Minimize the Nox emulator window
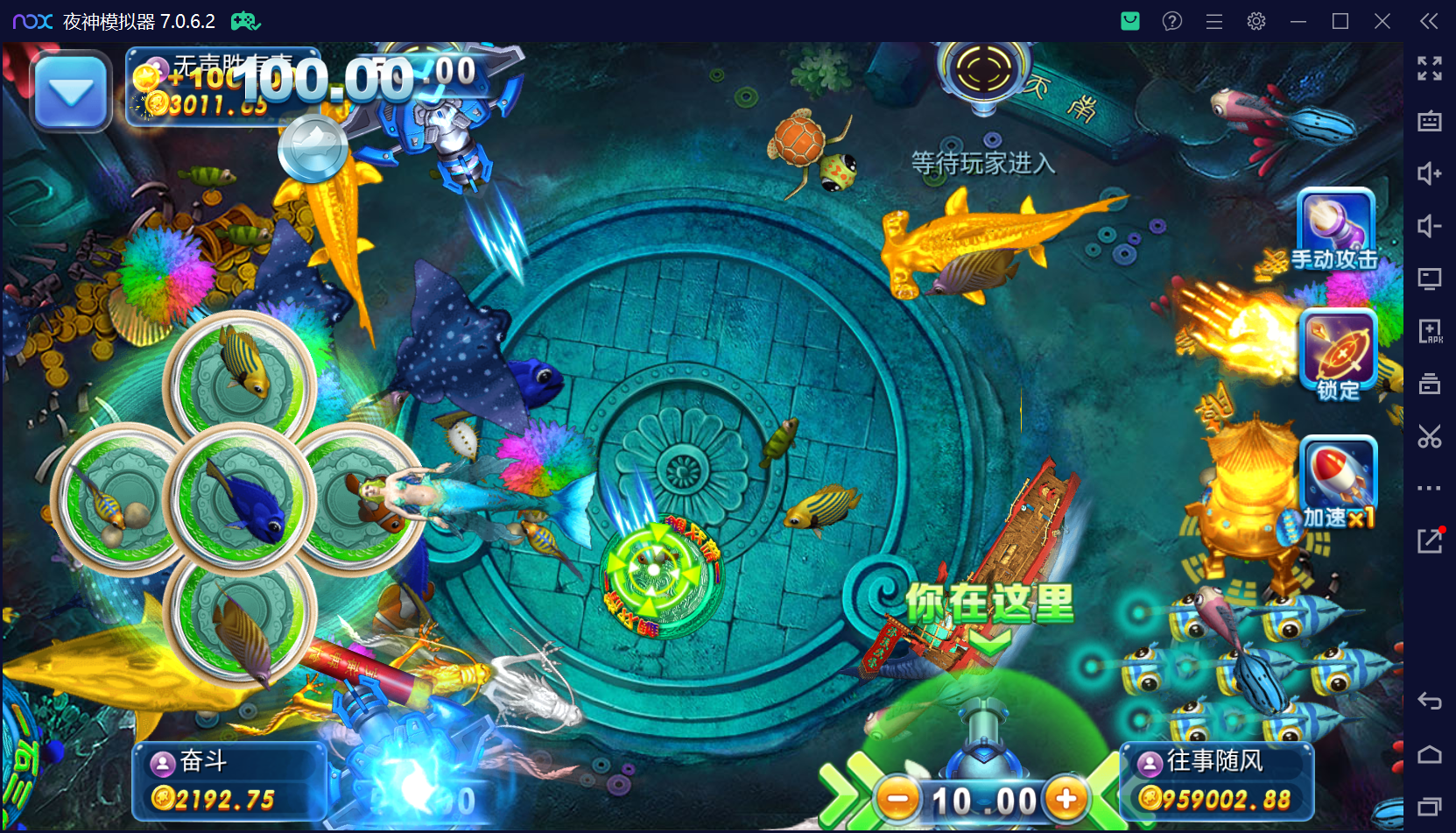The height and width of the screenshot is (833, 1456). [x=1298, y=21]
